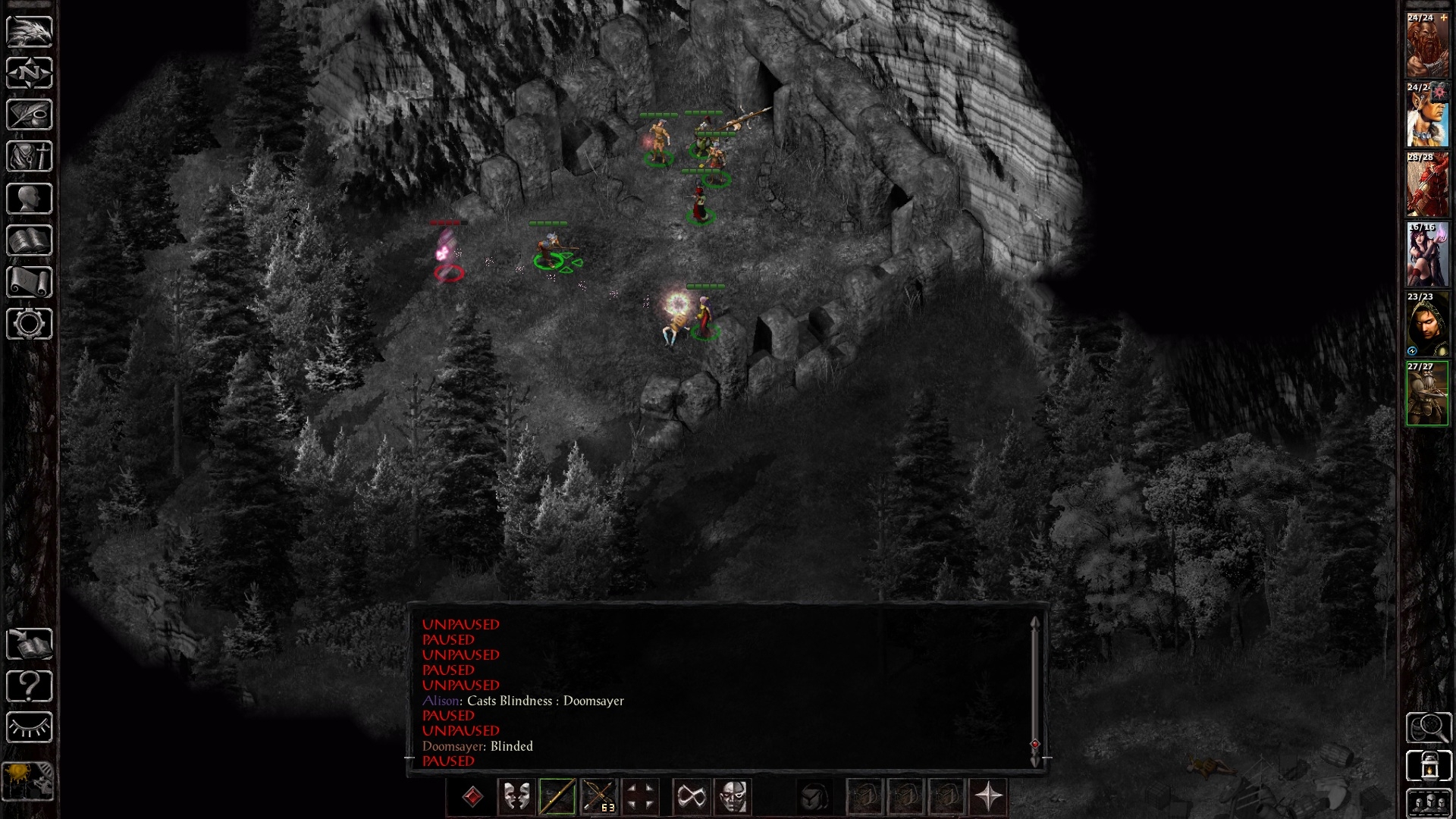
Task: Select the red-armored warrior portrait
Action: click(x=1427, y=185)
